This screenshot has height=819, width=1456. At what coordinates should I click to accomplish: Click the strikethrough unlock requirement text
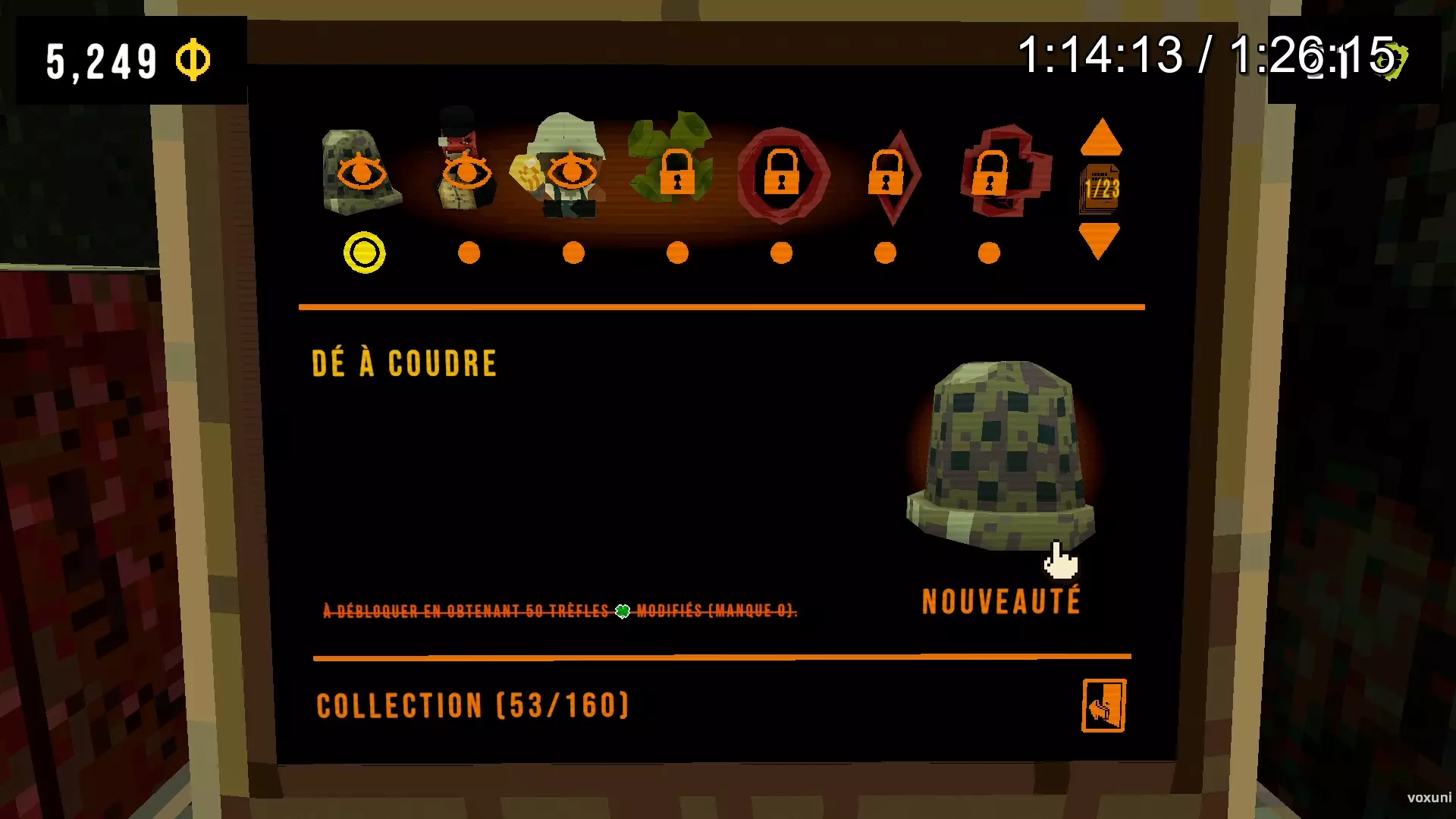coord(560,610)
